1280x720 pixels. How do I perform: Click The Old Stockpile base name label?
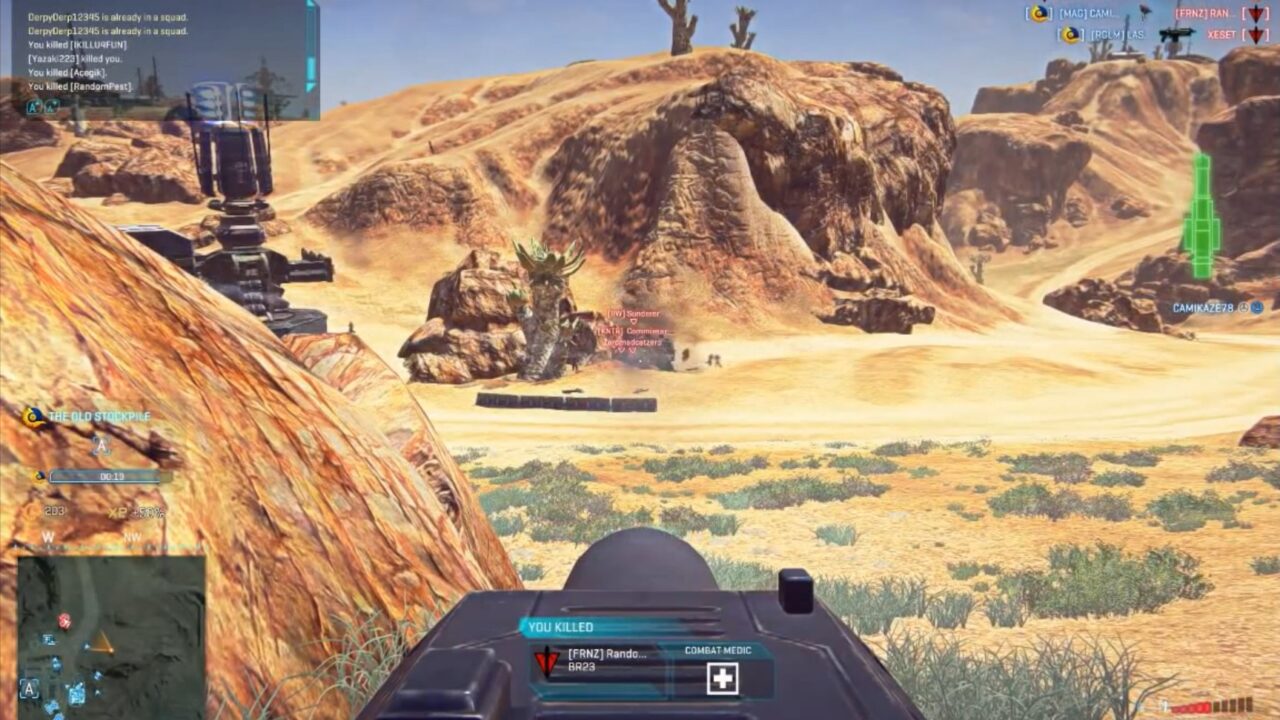pos(98,414)
